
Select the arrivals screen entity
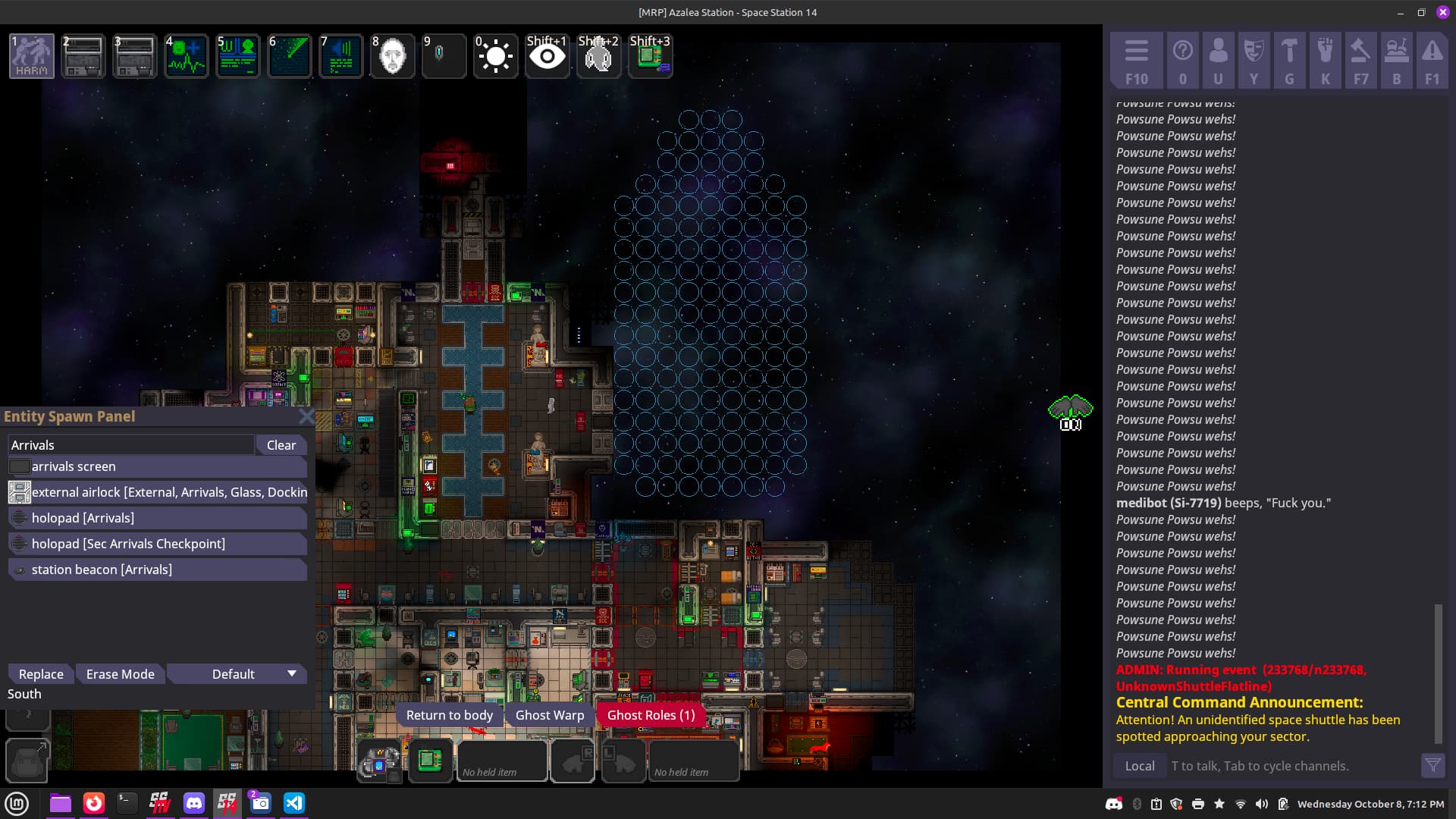[x=158, y=466]
